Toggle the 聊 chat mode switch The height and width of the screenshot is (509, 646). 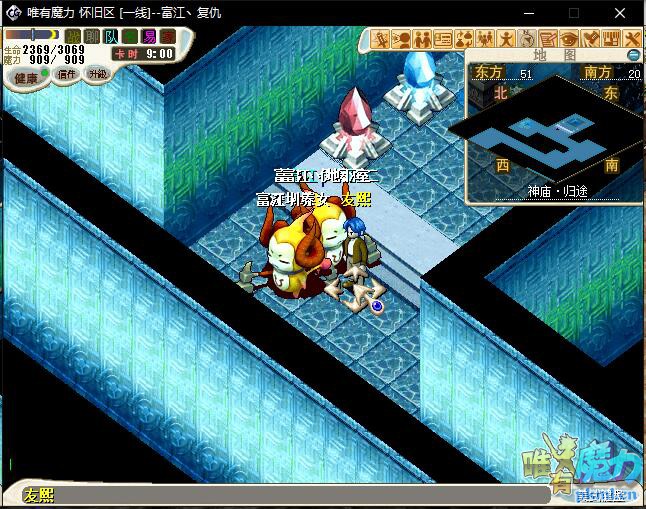point(92,36)
